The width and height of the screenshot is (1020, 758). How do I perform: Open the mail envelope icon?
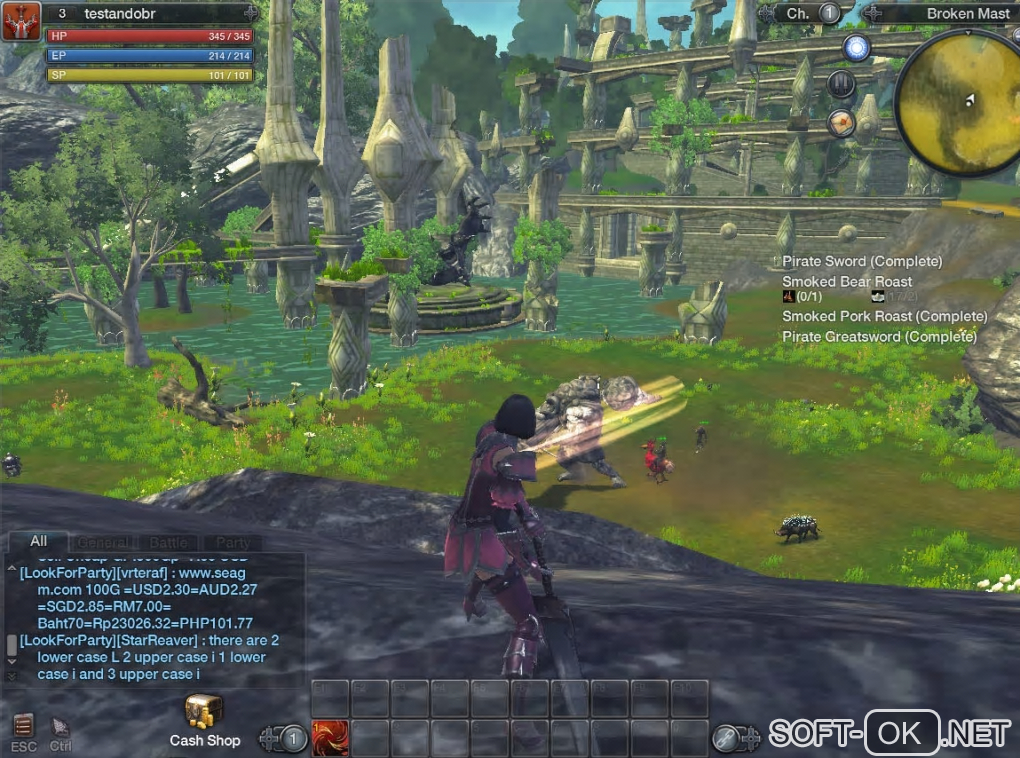click(x=842, y=122)
